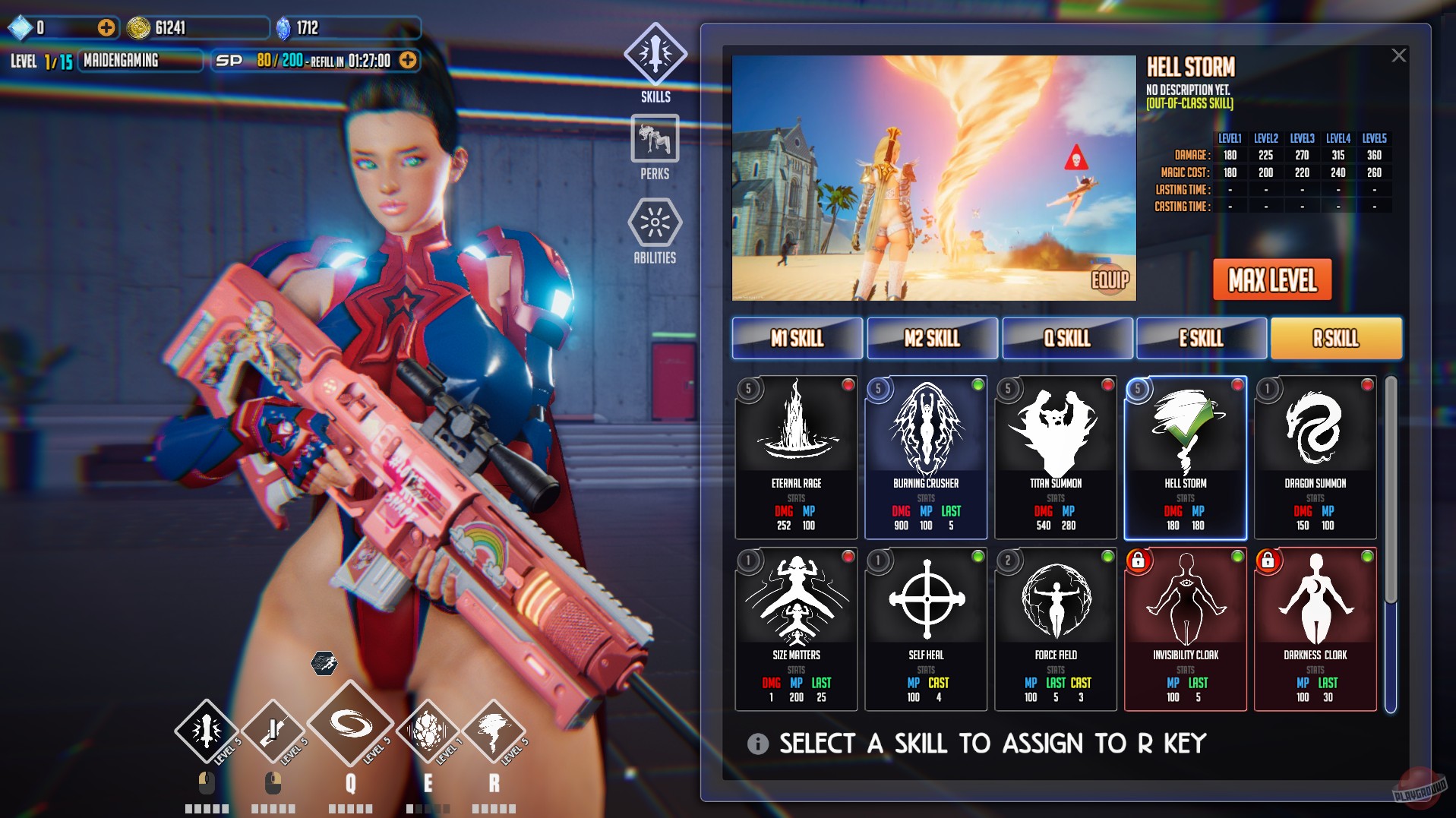The image size is (1456, 818).
Task: Select the Self Heal skill icon
Action: (925, 602)
